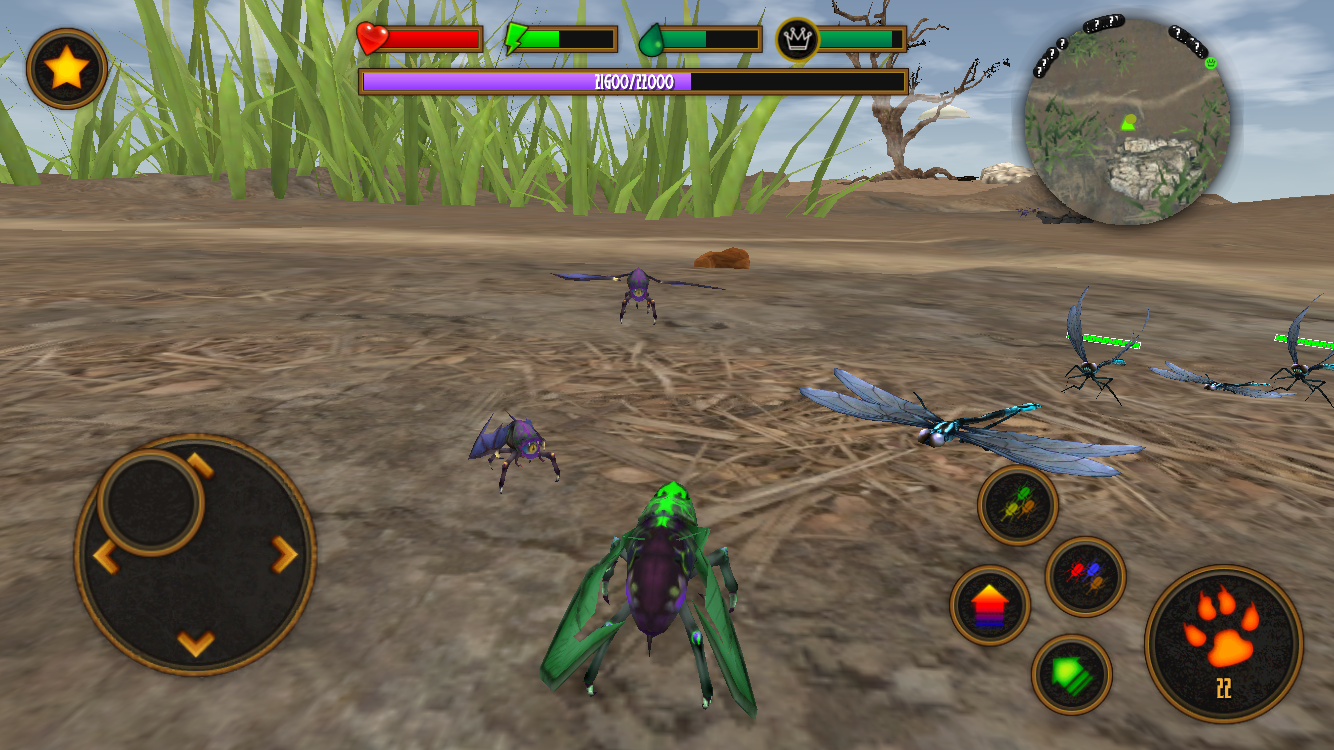Tap the heart icon on the health bar
The width and height of the screenshot is (1334, 750).
tap(373, 38)
